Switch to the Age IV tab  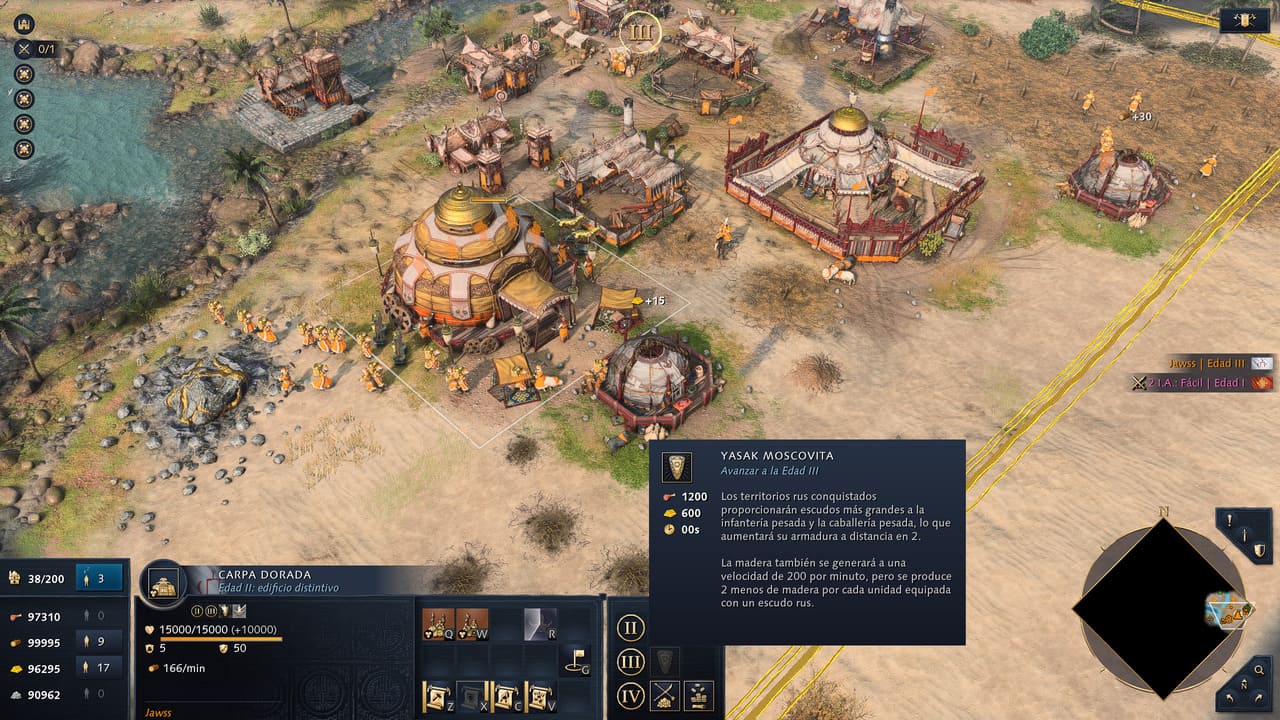(x=630, y=695)
